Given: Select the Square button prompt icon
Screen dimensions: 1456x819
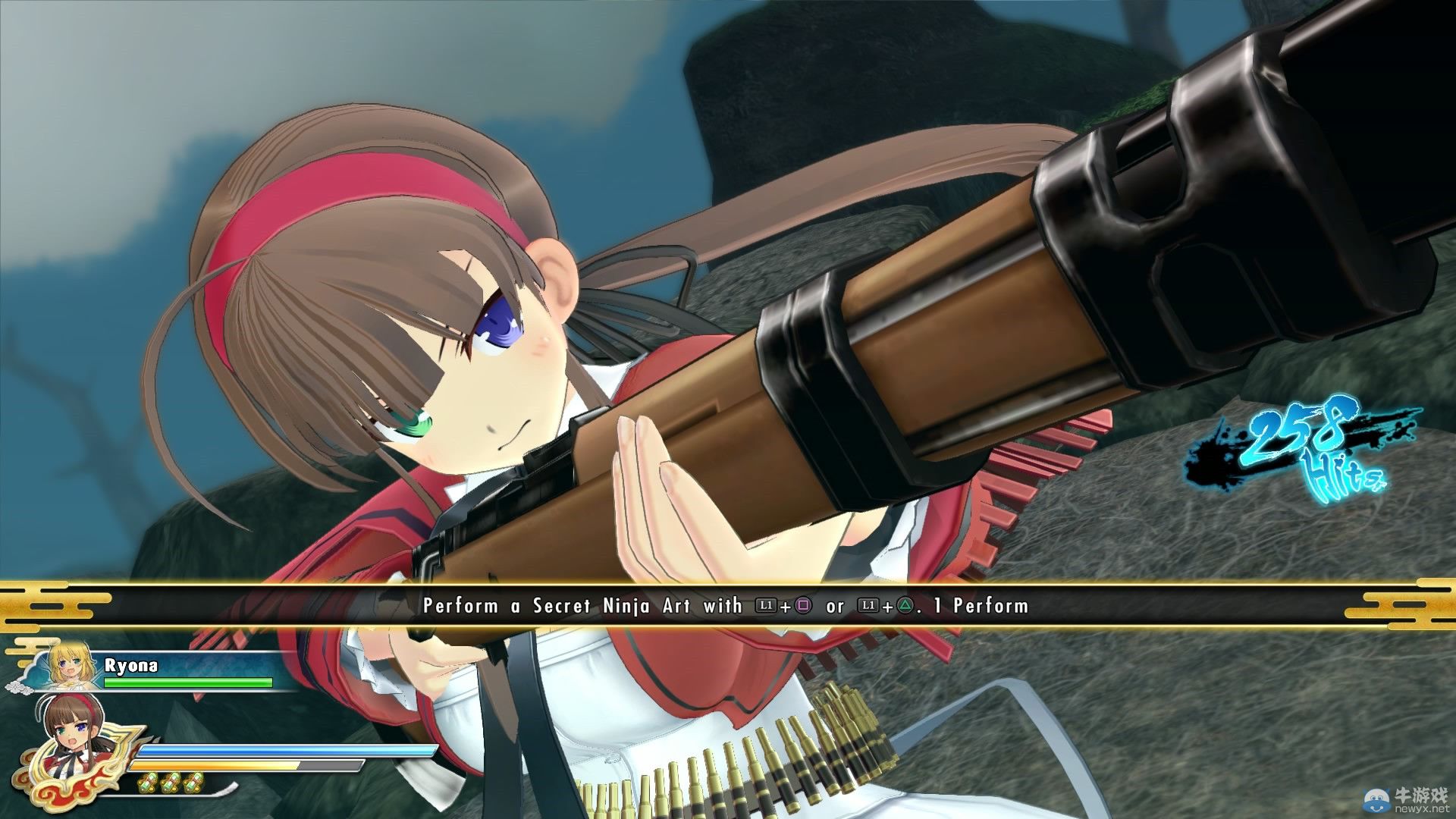Looking at the screenshot, I should click(x=802, y=606).
